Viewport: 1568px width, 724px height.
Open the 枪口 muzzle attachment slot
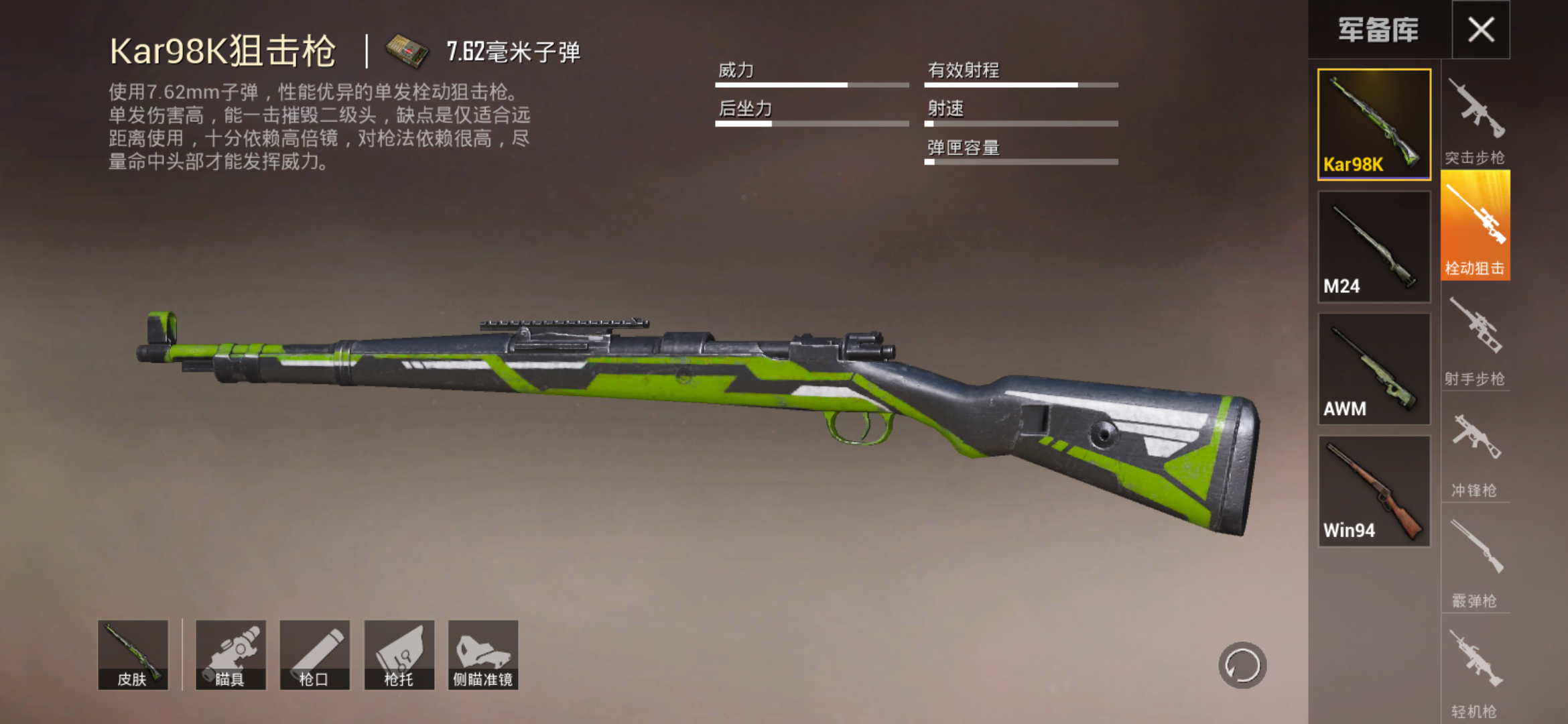(316, 656)
